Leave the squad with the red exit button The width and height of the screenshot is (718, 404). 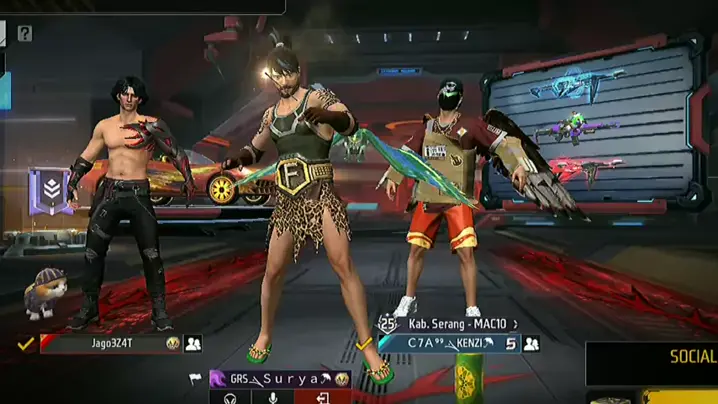(x=323, y=398)
